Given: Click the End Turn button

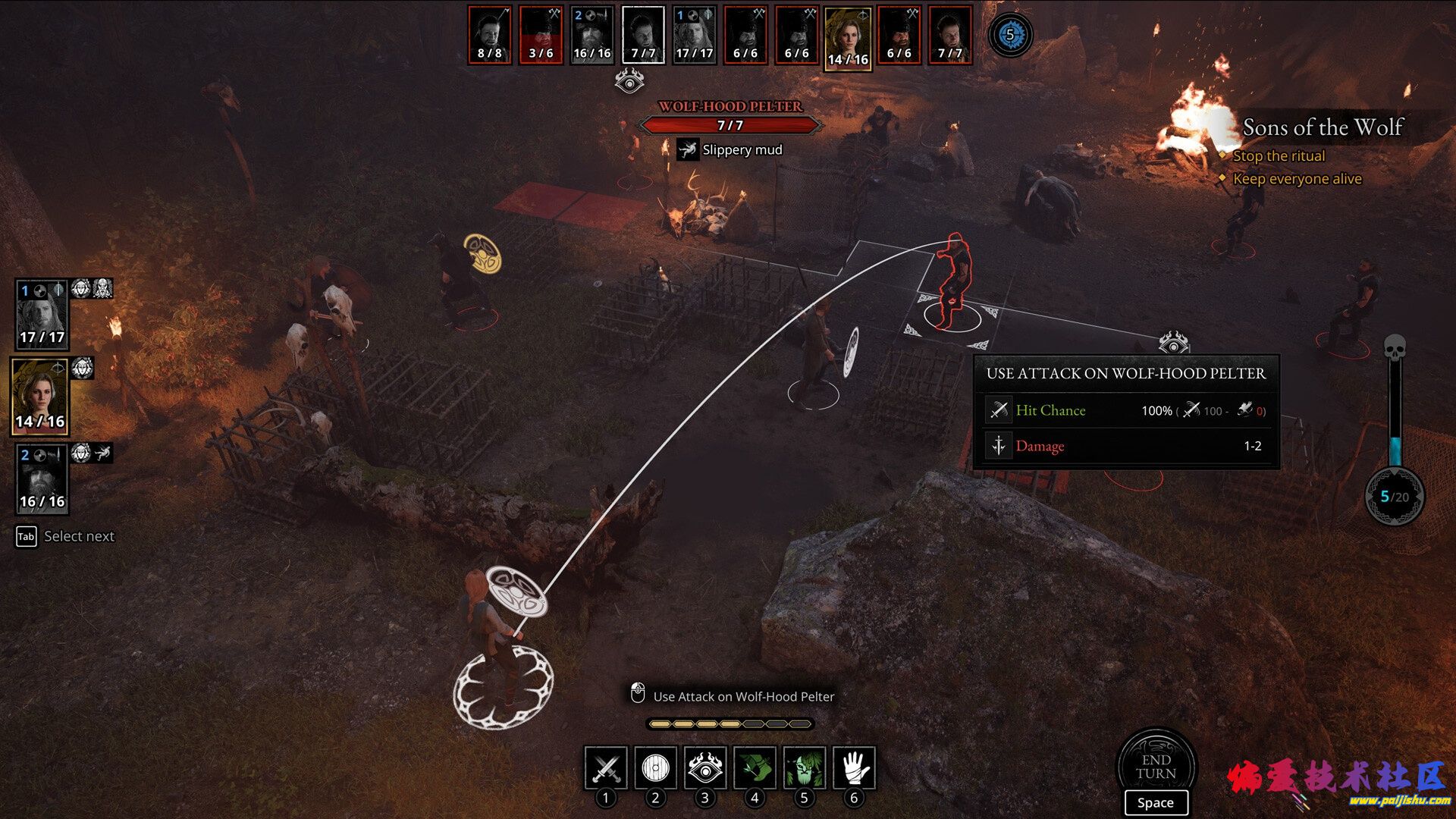Looking at the screenshot, I should point(1156,767).
